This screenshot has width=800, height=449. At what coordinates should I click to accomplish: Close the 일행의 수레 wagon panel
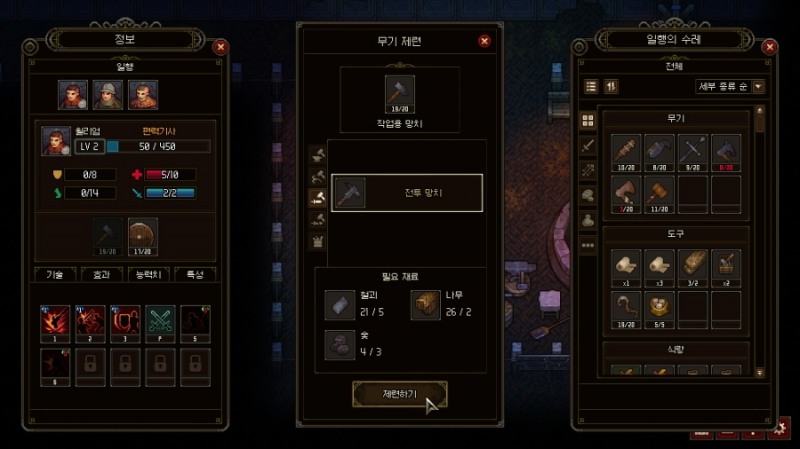[x=768, y=46]
